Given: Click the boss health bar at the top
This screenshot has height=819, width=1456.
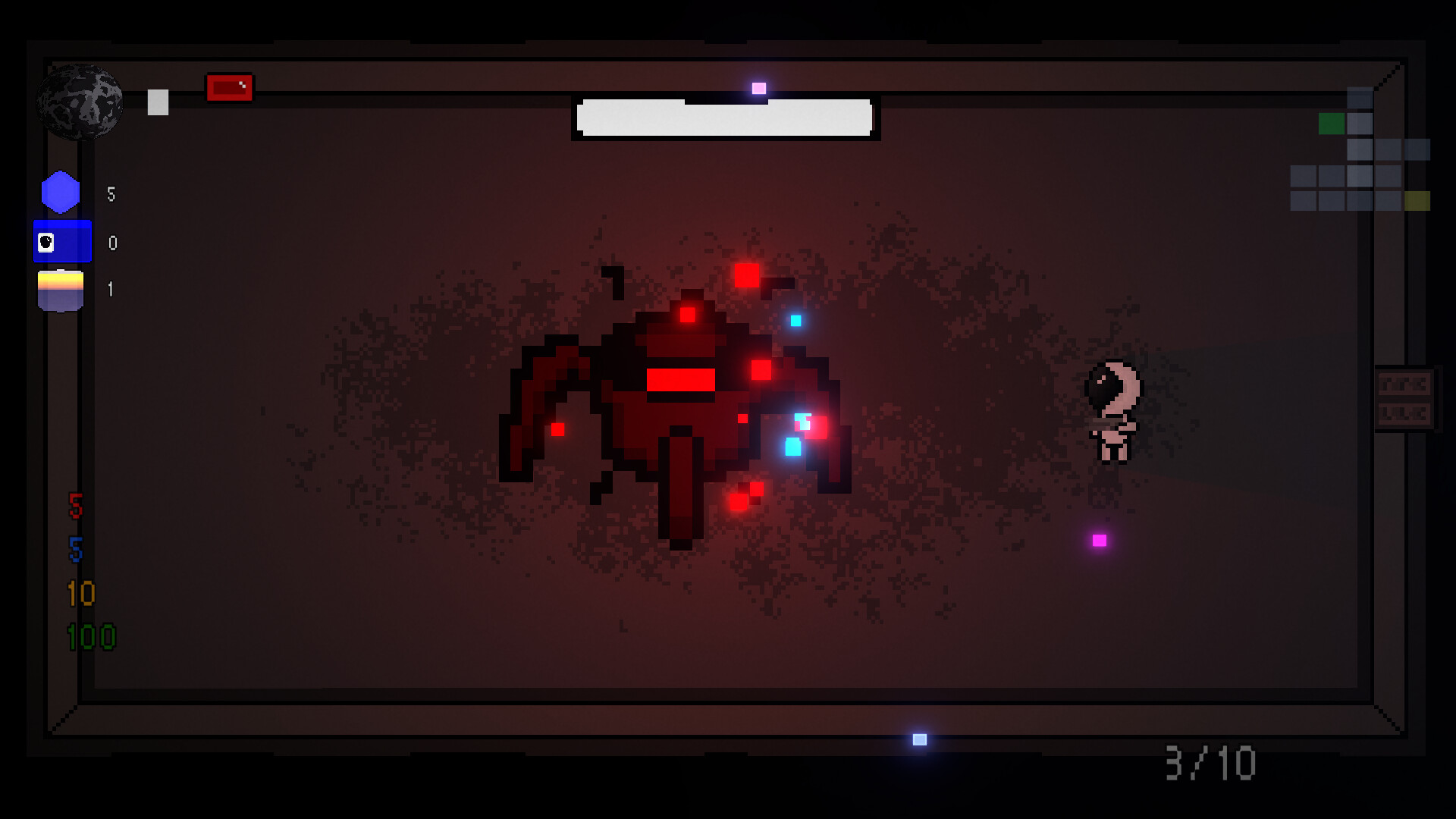Looking at the screenshot, I should [x=726, y=119].
